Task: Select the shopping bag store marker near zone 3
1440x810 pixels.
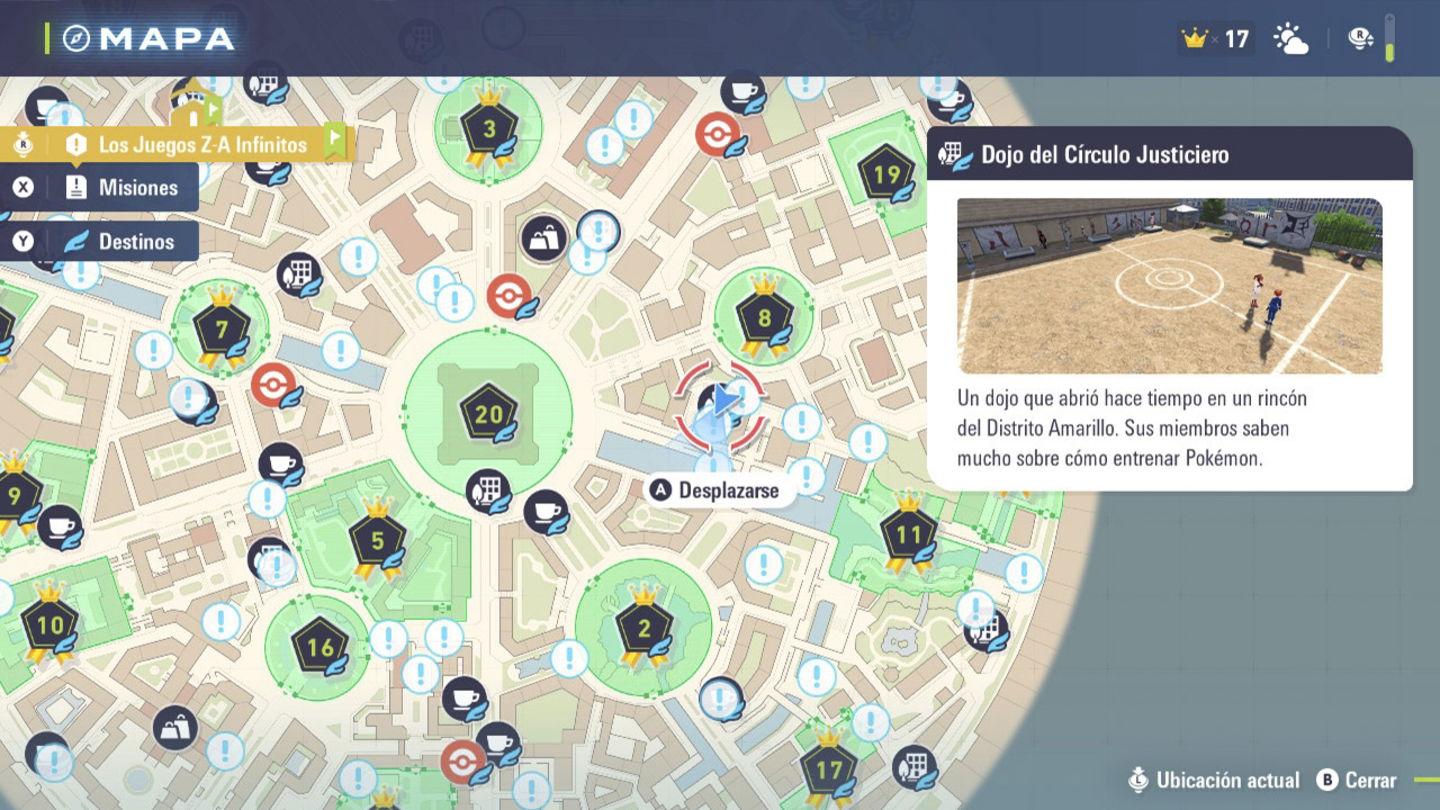Action: point(543,239)
